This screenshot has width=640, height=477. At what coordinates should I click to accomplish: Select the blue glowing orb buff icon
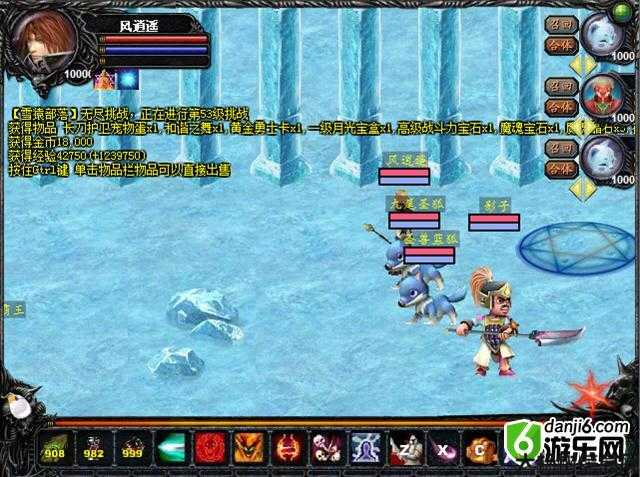[129, 79]
